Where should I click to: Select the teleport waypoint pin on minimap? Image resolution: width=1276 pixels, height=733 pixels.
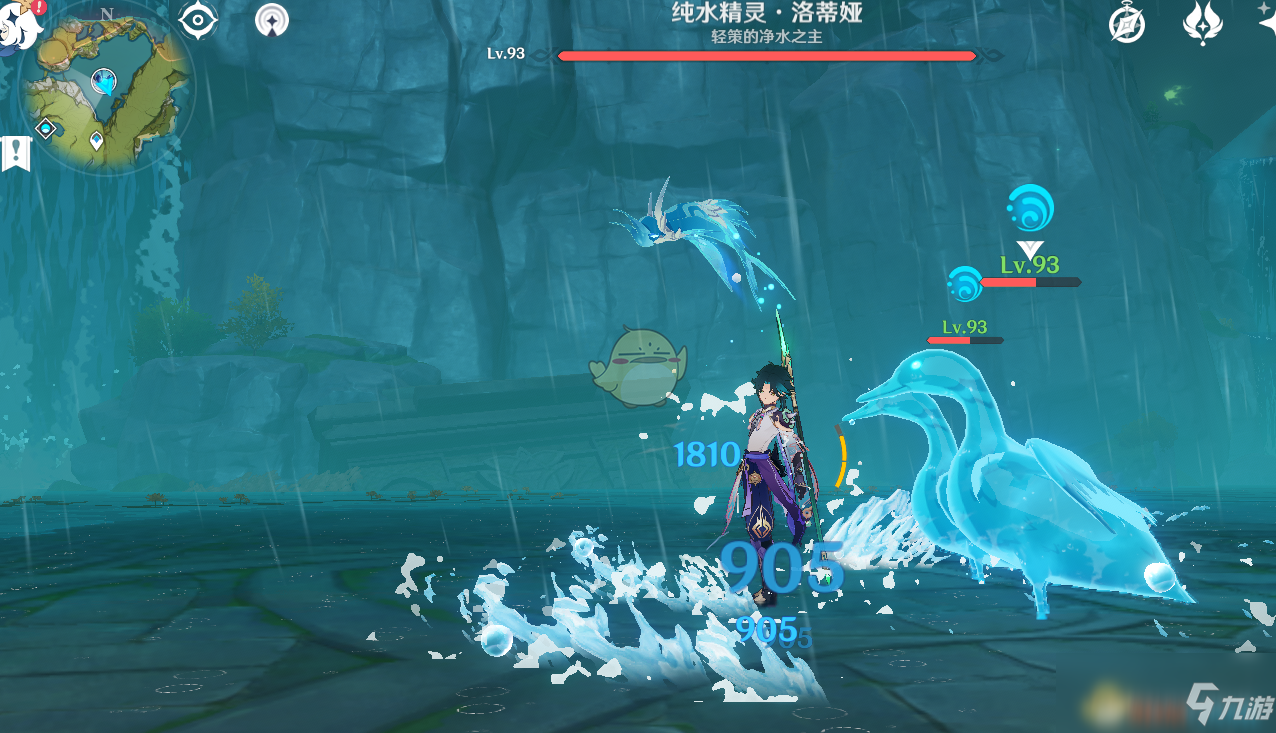[x=96, y=140]
